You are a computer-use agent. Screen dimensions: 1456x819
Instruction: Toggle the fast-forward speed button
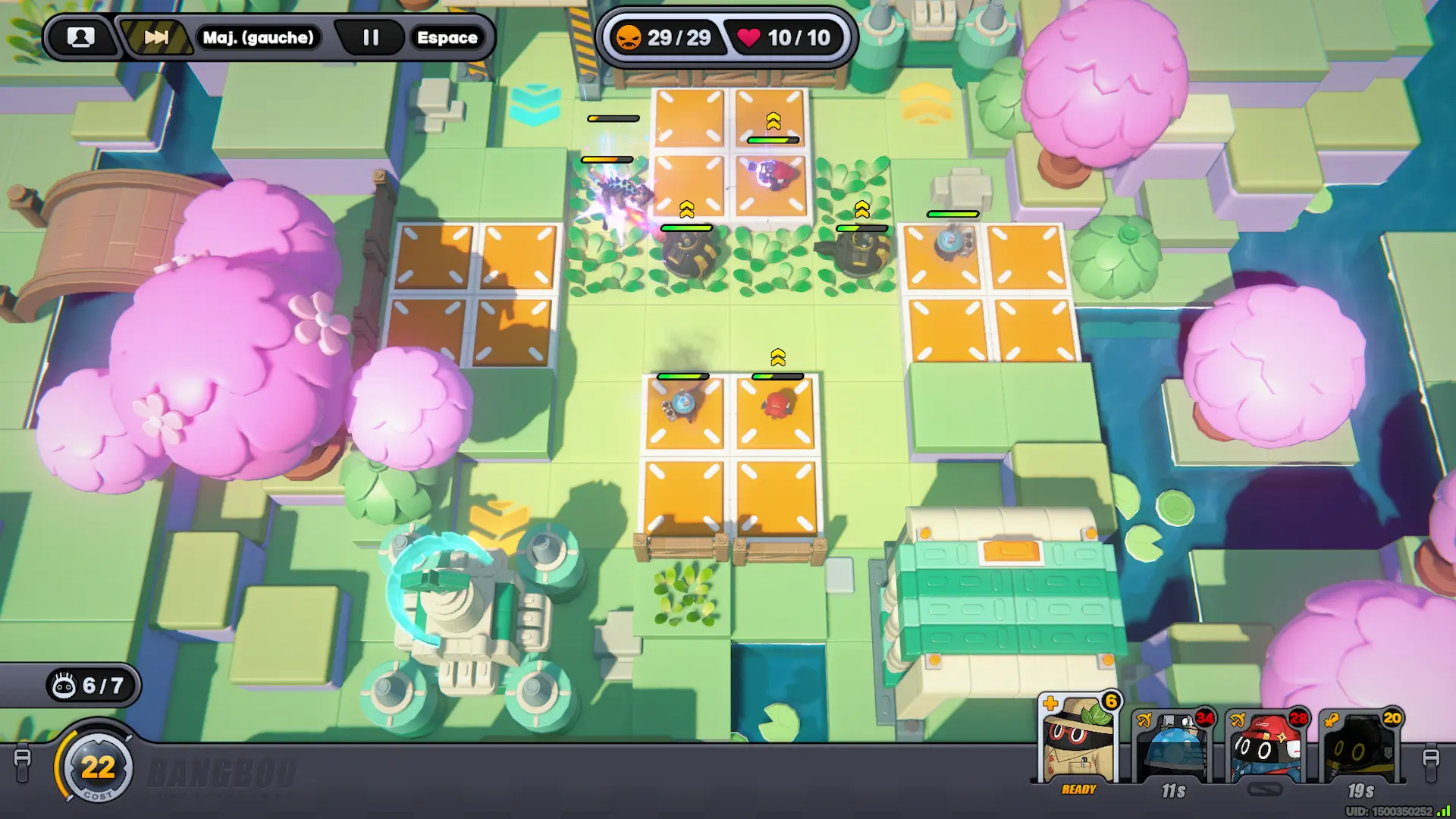[155, 37]
